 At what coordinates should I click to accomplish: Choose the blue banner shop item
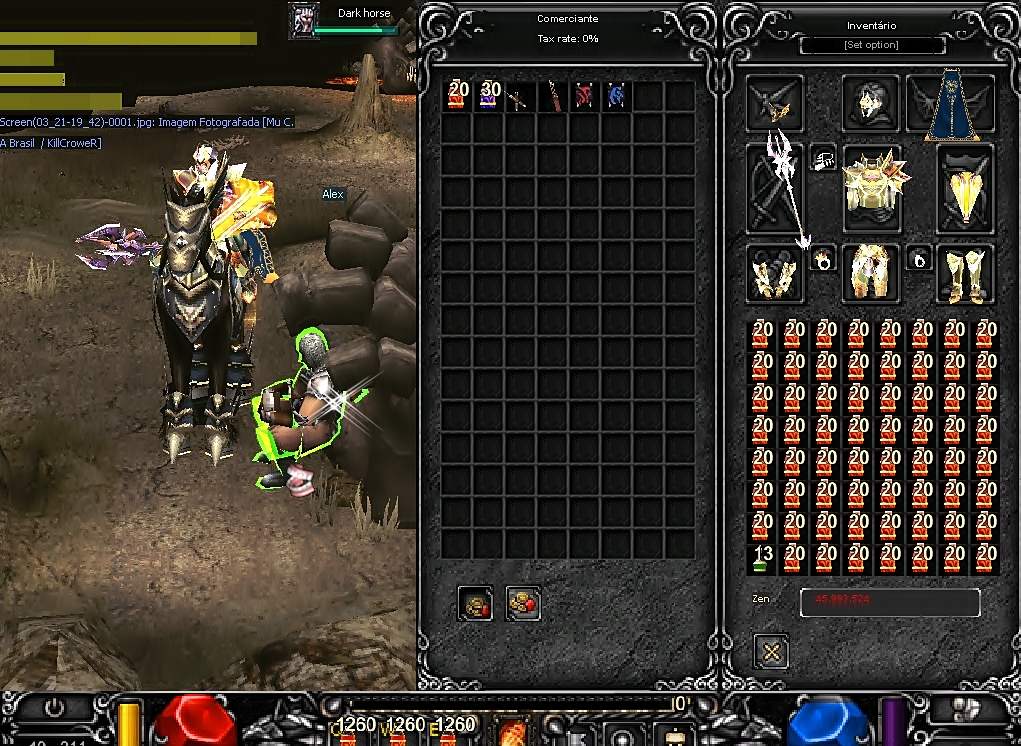coord(616,97)
